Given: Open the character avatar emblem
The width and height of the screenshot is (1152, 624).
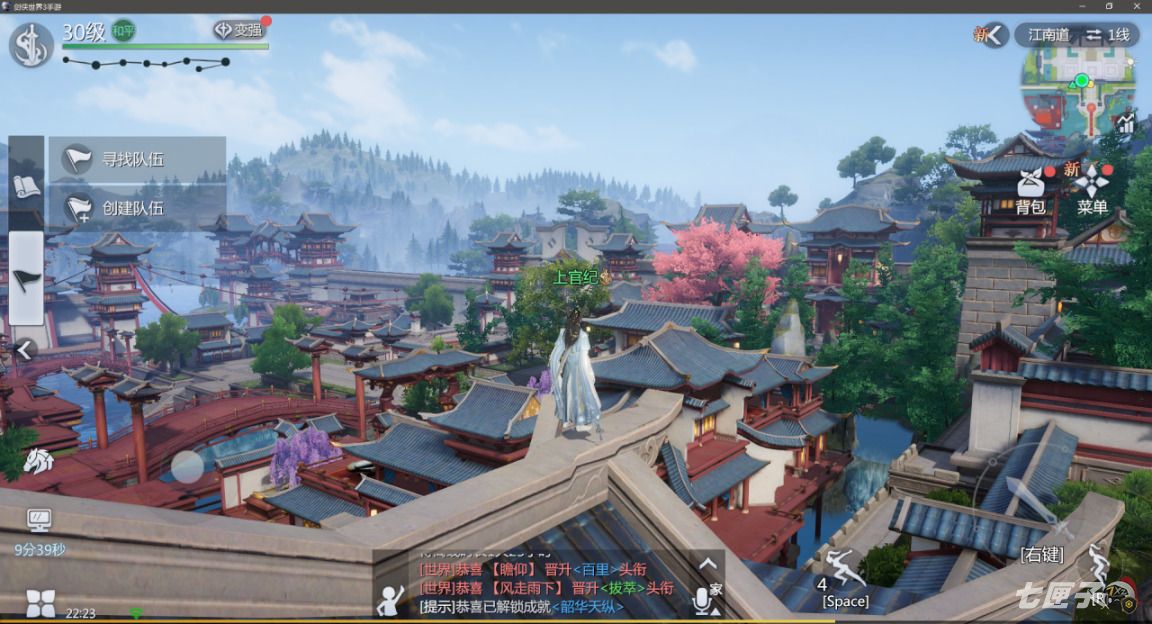Looking at the screenshot, I should coord(32,45).
